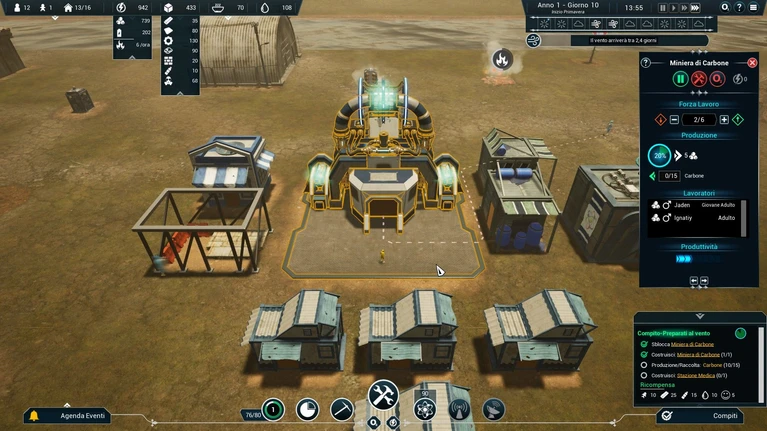Select worker Ignatiy in the Lavoratori list
This screenshot has height=431, width=767.
tap(685, 217)
